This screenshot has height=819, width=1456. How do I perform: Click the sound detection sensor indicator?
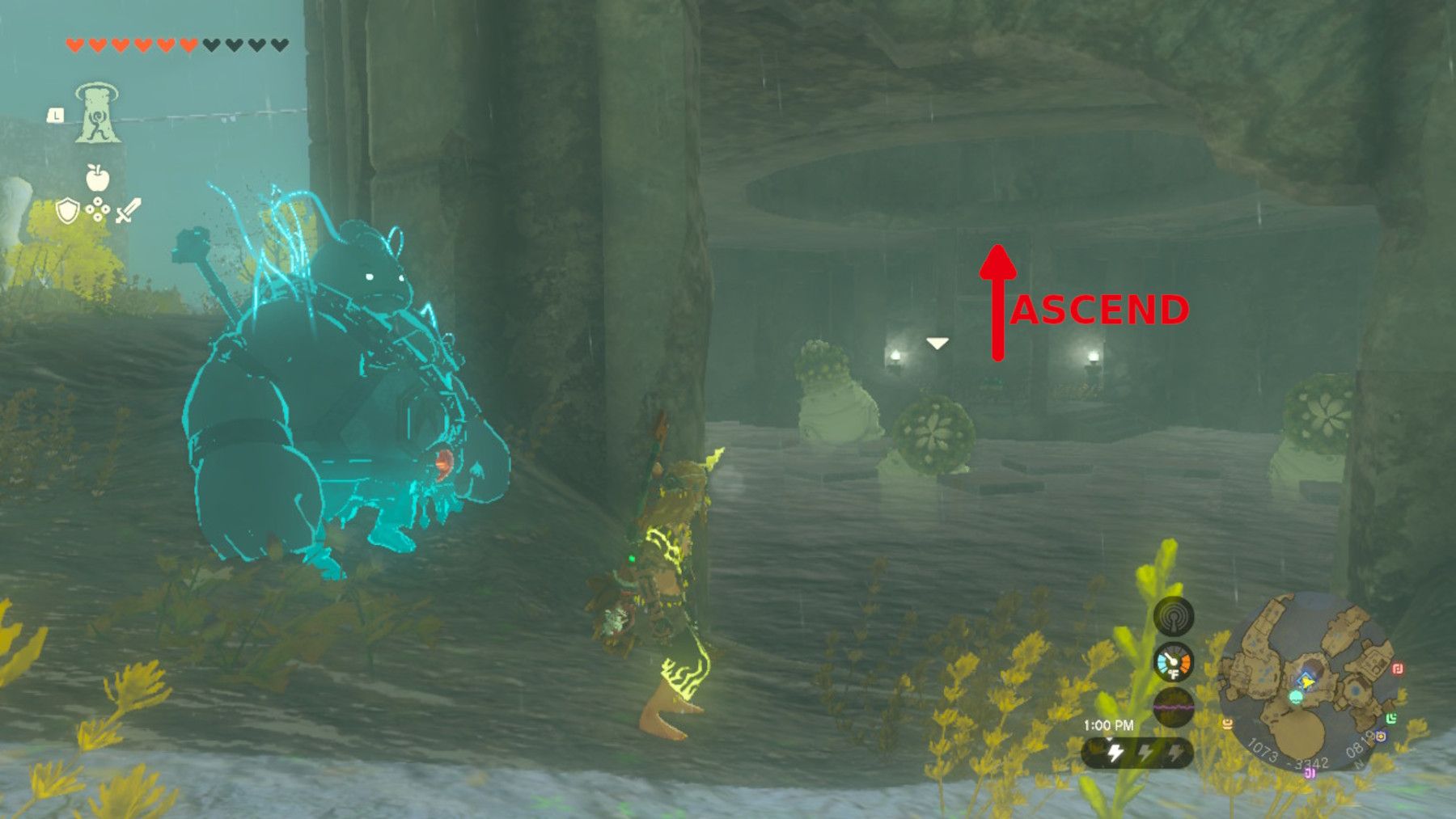(x=1174, y=618)
